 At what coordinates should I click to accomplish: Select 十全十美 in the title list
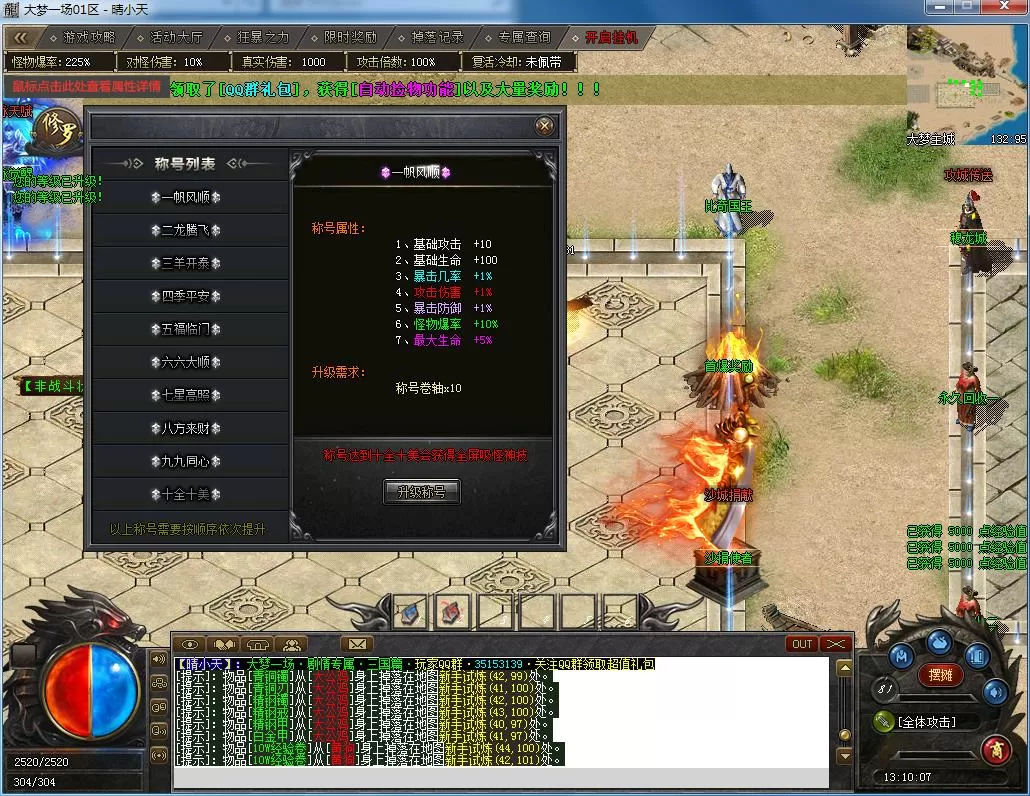(191, 494)
